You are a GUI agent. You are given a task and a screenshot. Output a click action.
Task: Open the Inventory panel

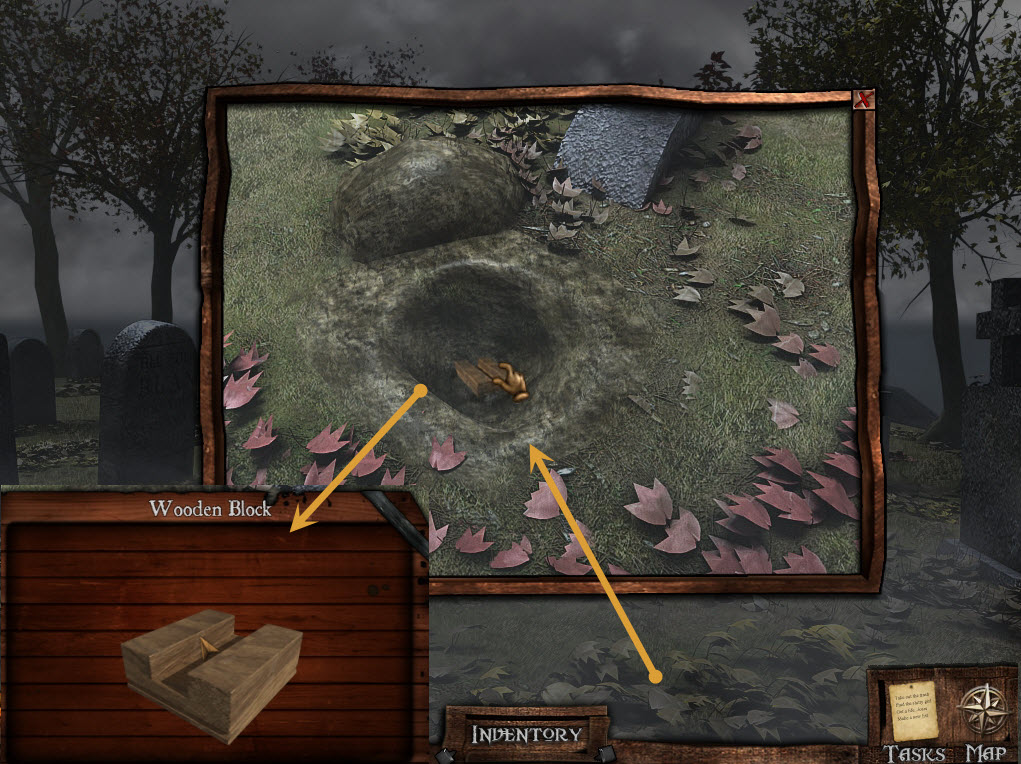click(x=526, y=734)
